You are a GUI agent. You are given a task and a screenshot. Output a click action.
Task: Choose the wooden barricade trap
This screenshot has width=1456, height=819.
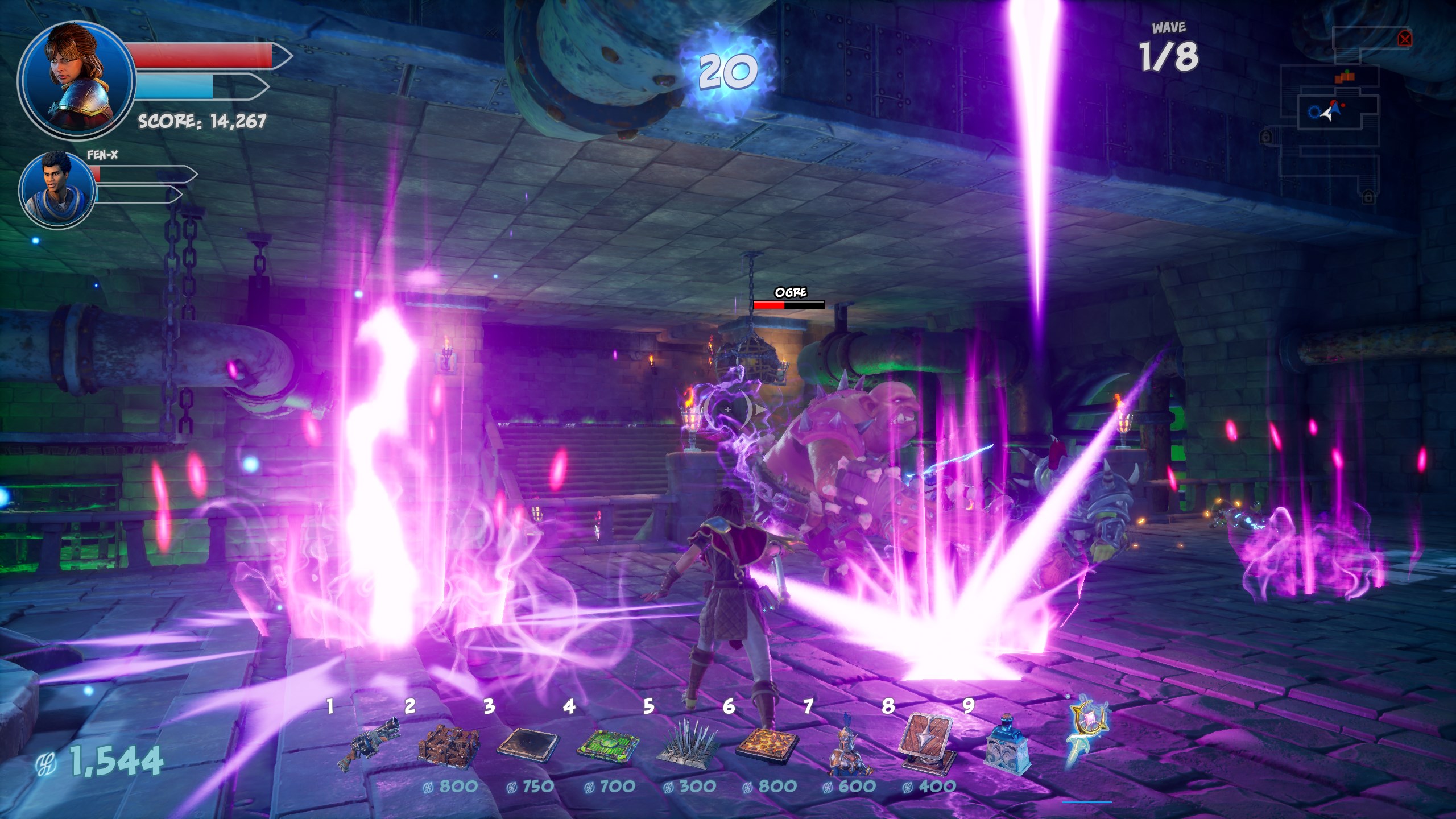pos(449,744)
